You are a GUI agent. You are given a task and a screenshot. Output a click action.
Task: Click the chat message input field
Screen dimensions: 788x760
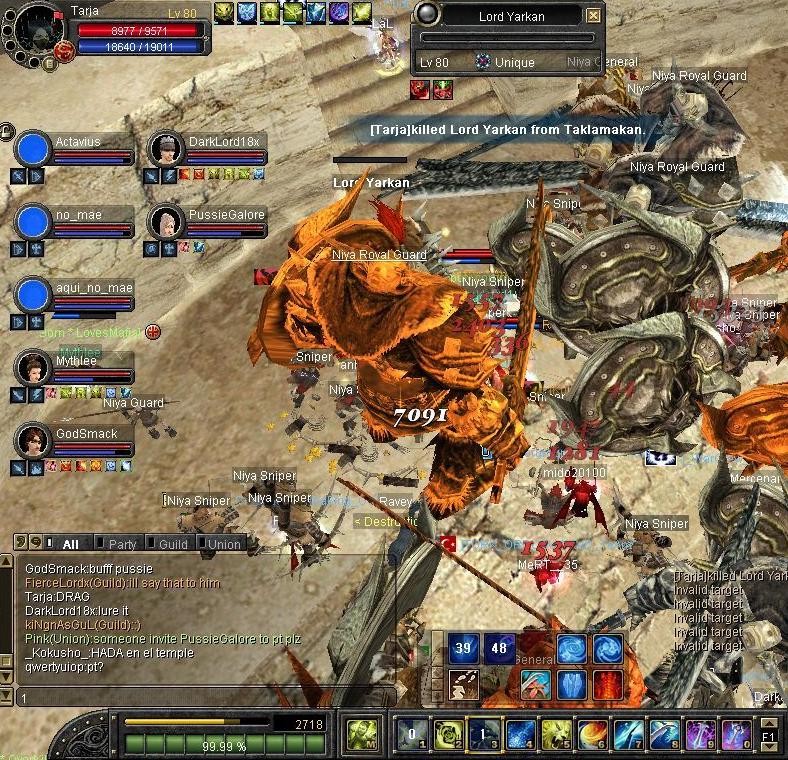200,697
